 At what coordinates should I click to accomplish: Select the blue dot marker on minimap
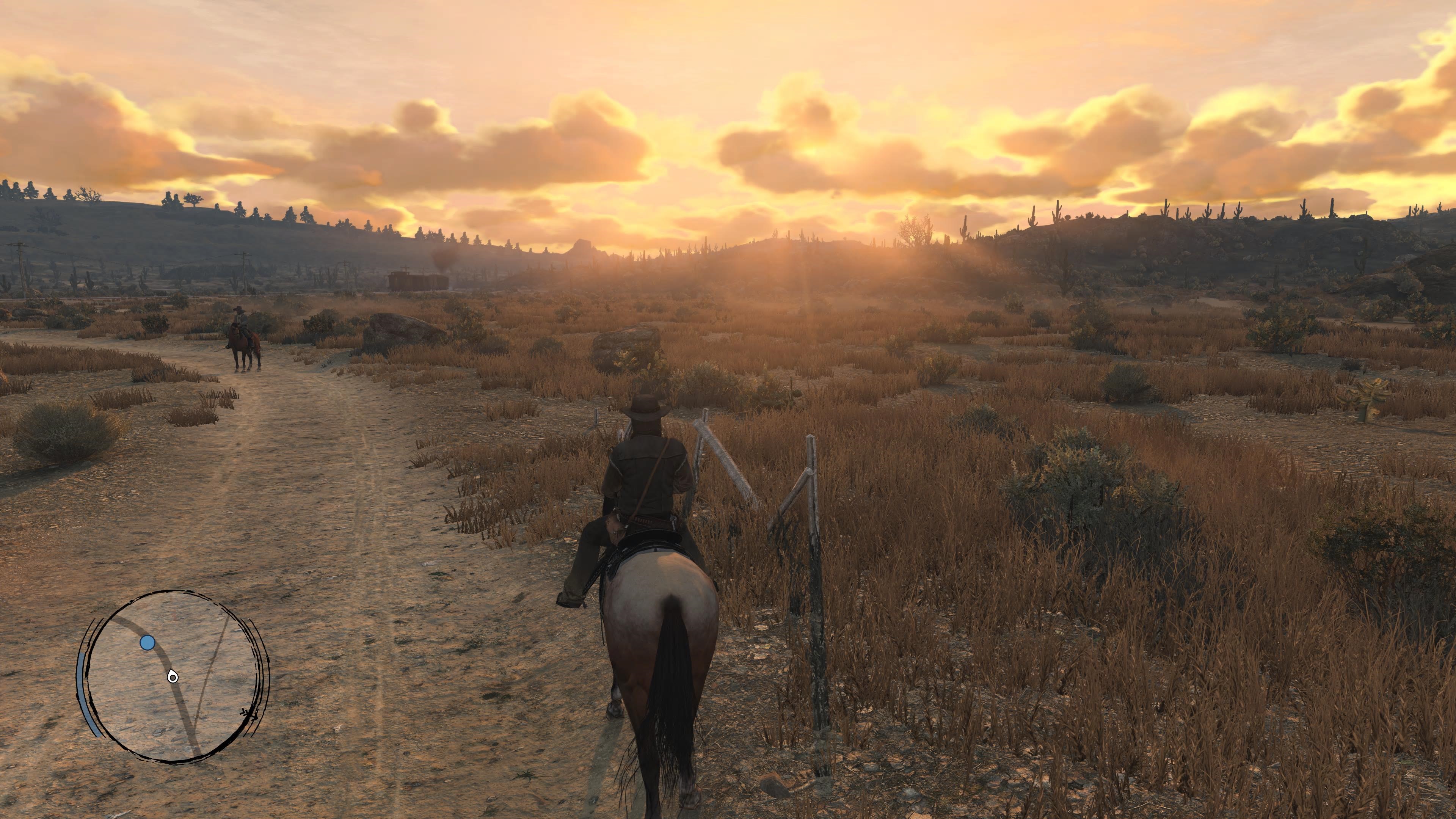tap(147, 643)
